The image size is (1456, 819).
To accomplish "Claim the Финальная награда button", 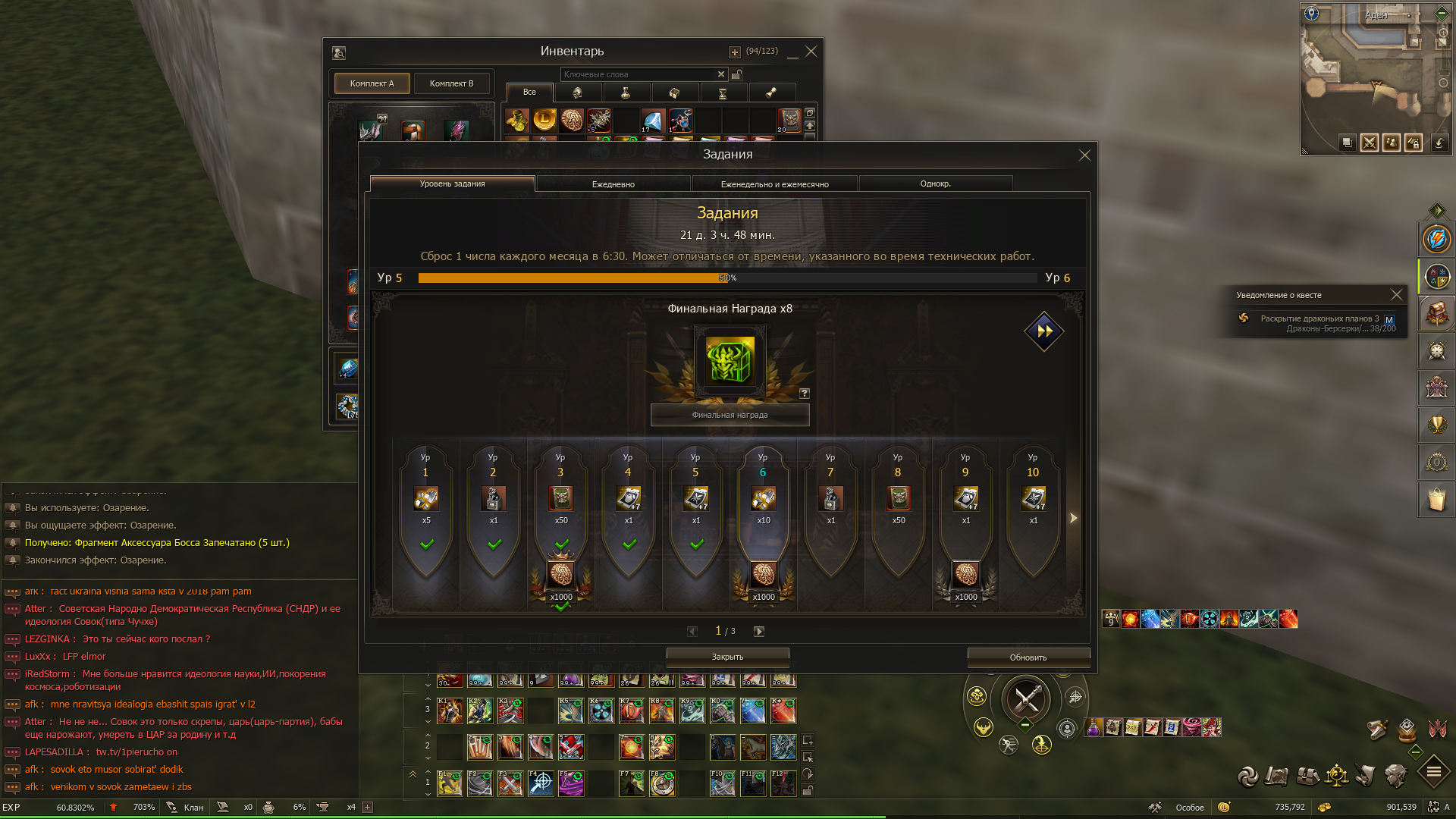I will click(730, 415).
